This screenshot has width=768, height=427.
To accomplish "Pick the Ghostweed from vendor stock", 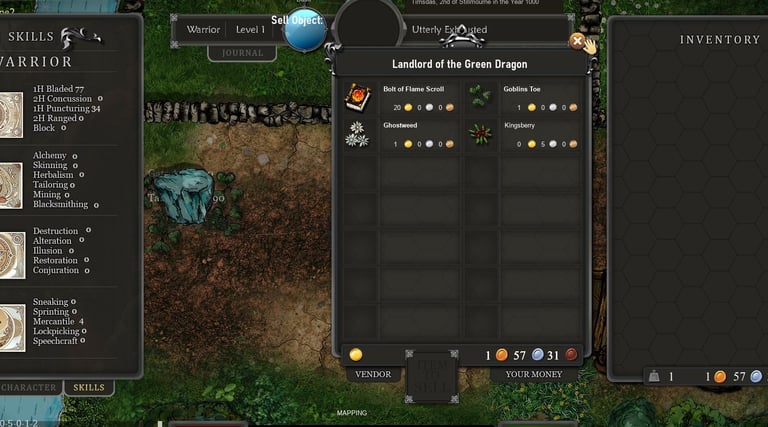I will tap(357, 135).
